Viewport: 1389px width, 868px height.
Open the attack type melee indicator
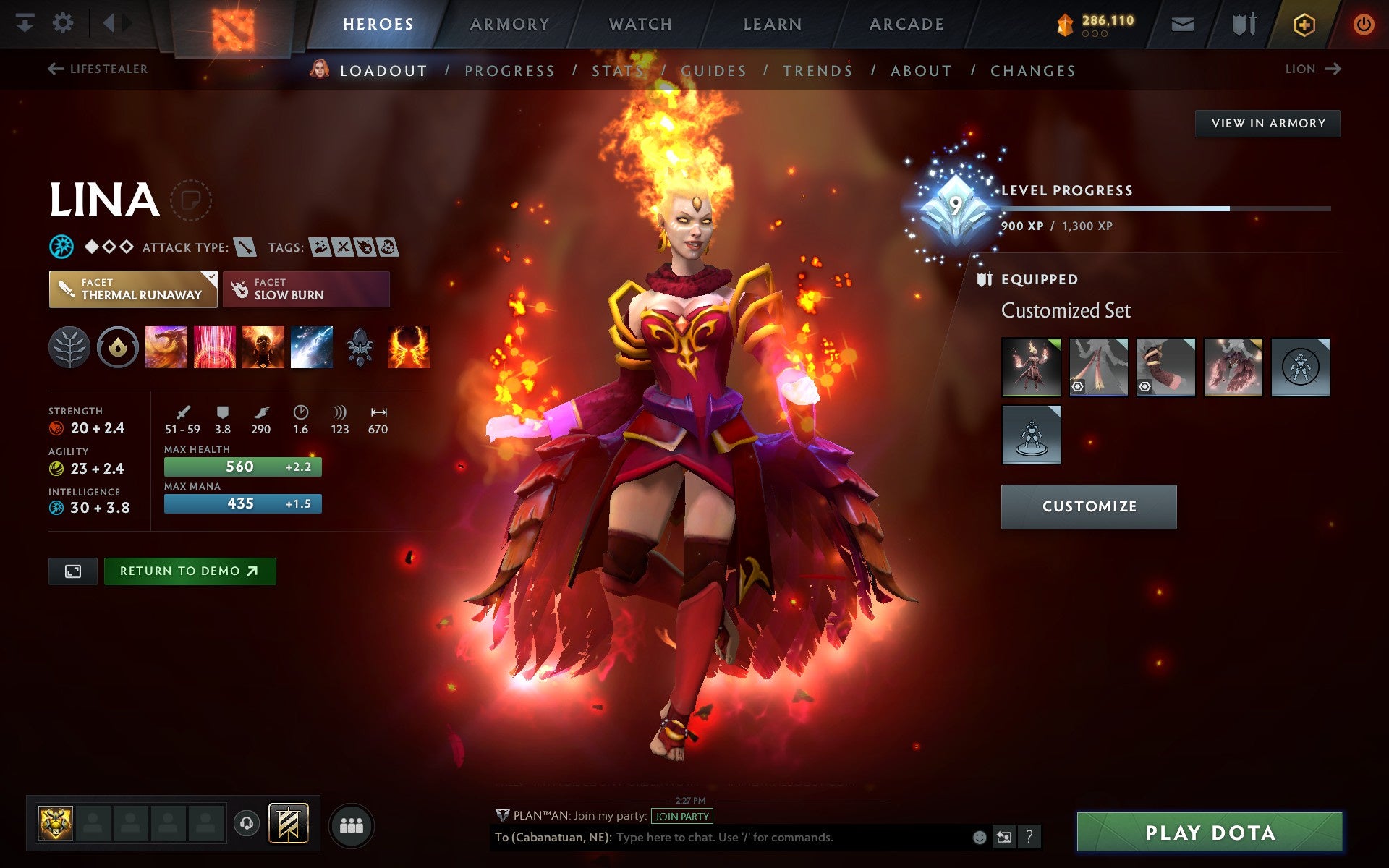point(245,246)
